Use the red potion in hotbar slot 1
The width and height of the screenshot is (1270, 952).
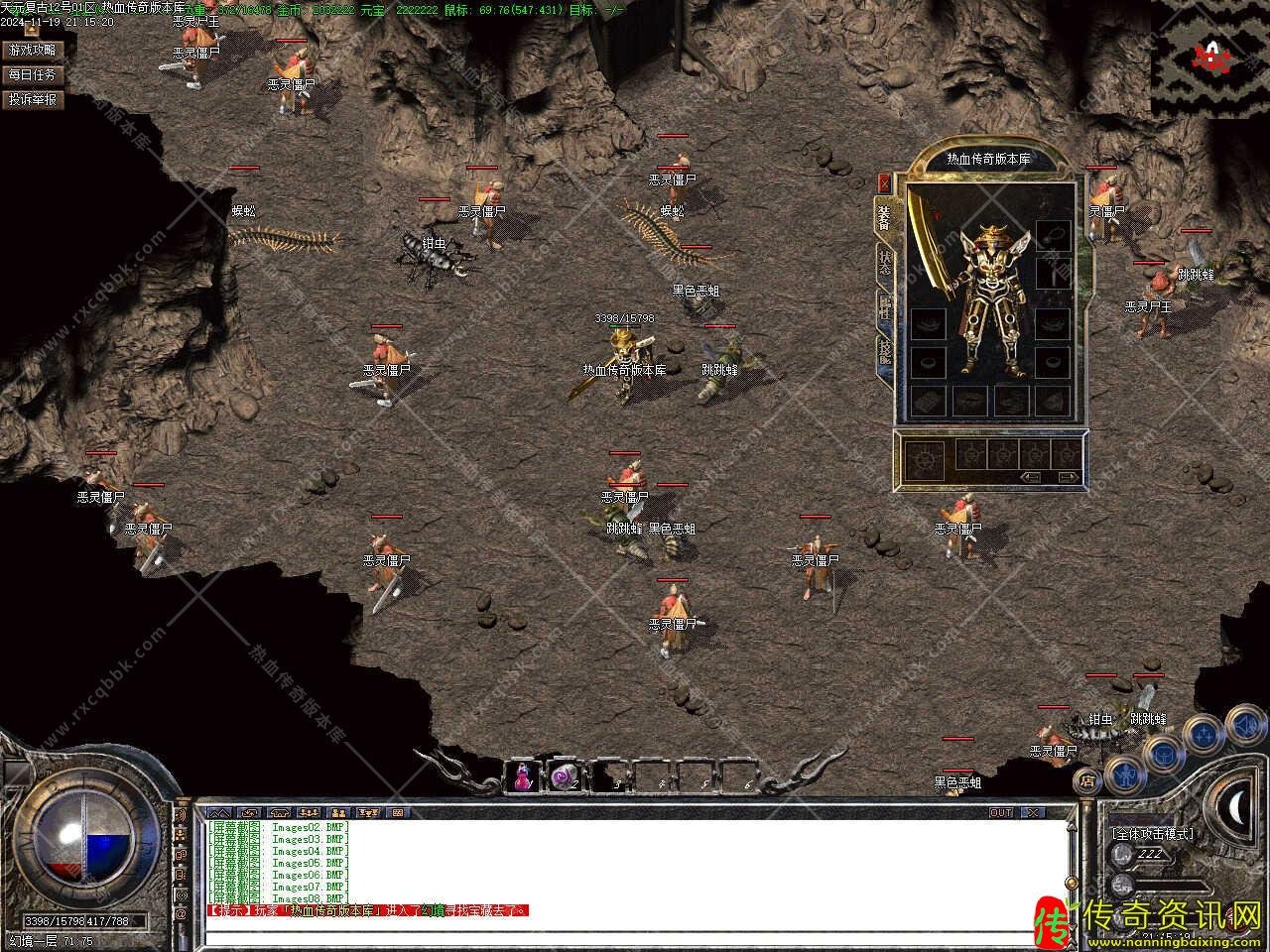click(x=523, y=776)
